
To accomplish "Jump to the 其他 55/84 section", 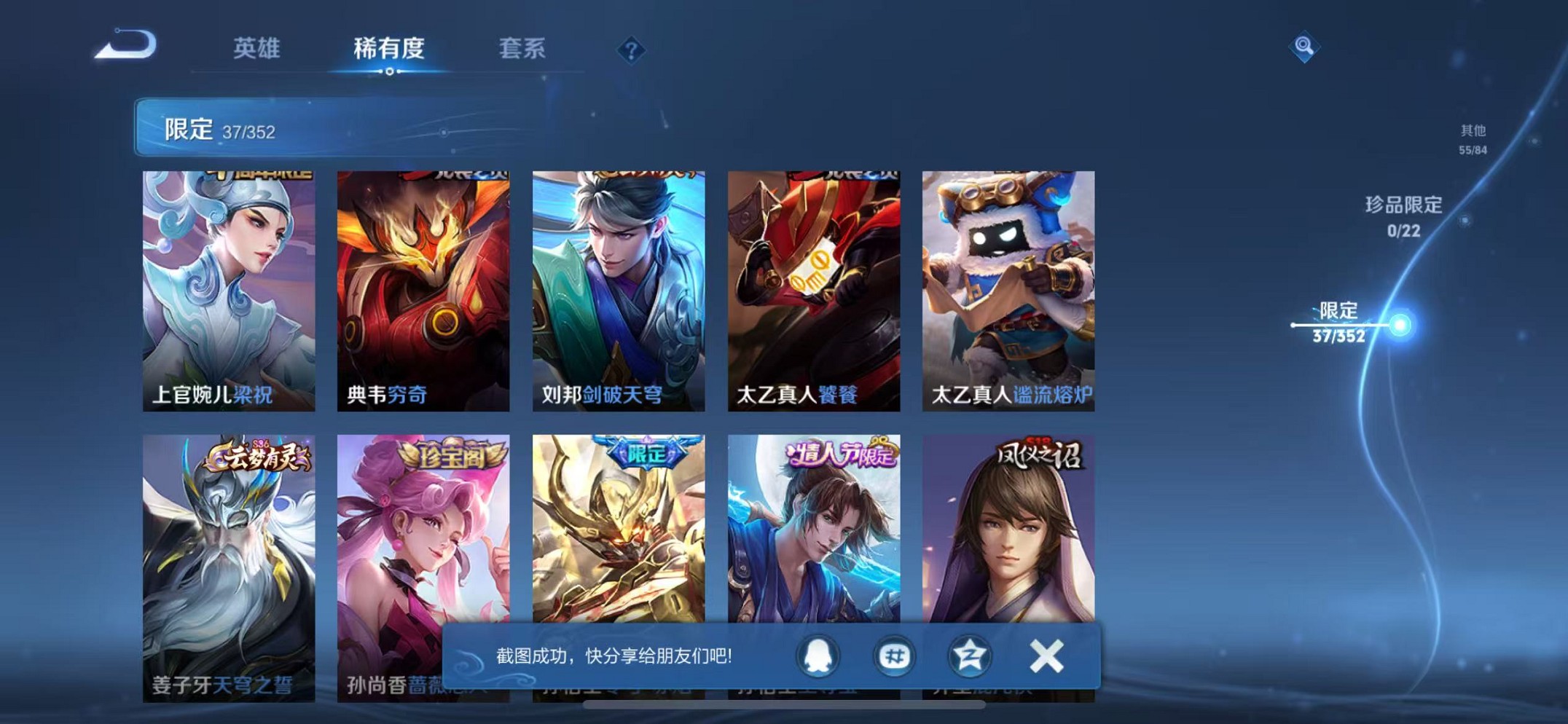I will pyautogui.click(x=1472, y=137).
